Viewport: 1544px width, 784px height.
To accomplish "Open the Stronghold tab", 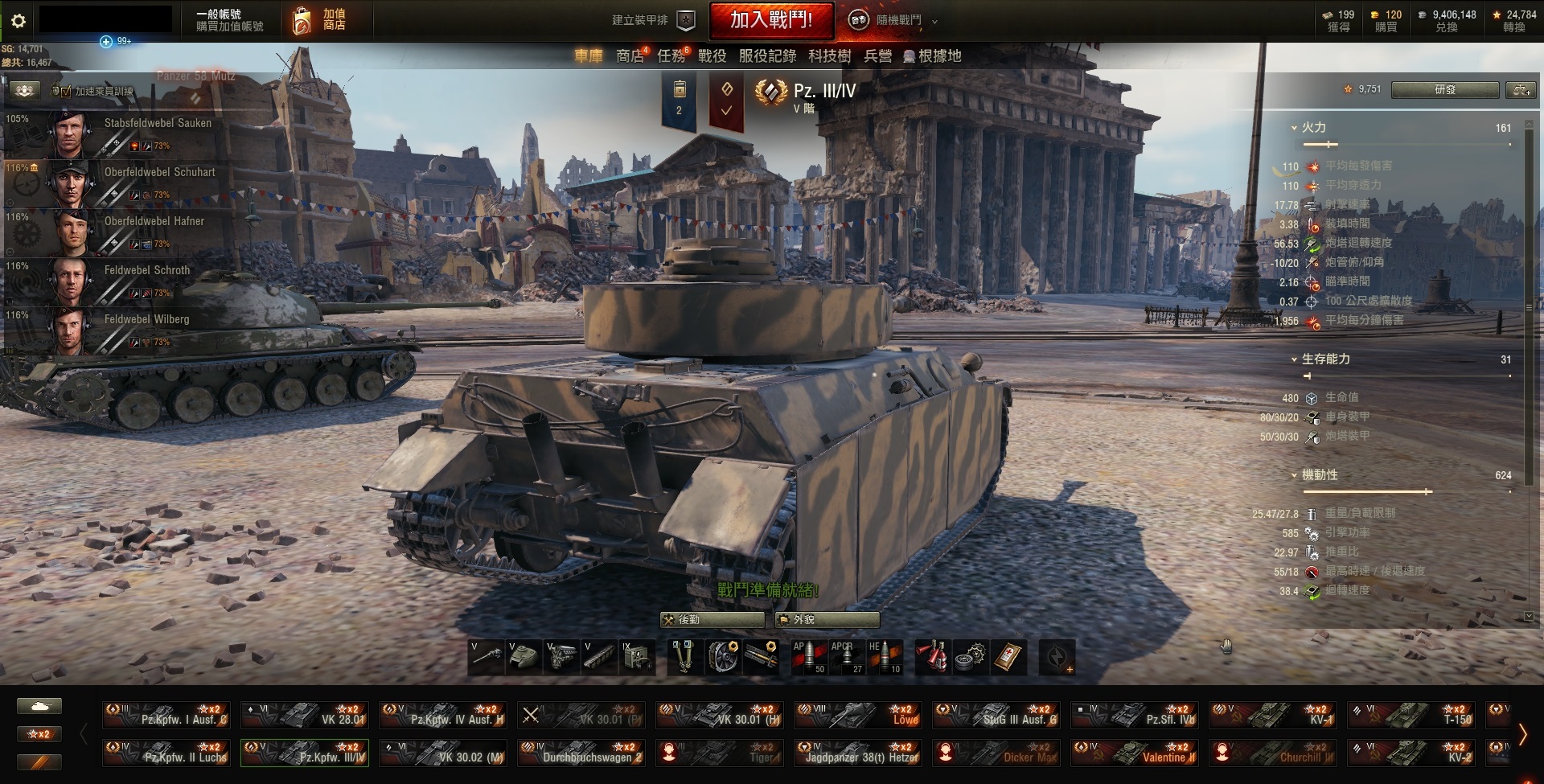I will coord(933,55).
